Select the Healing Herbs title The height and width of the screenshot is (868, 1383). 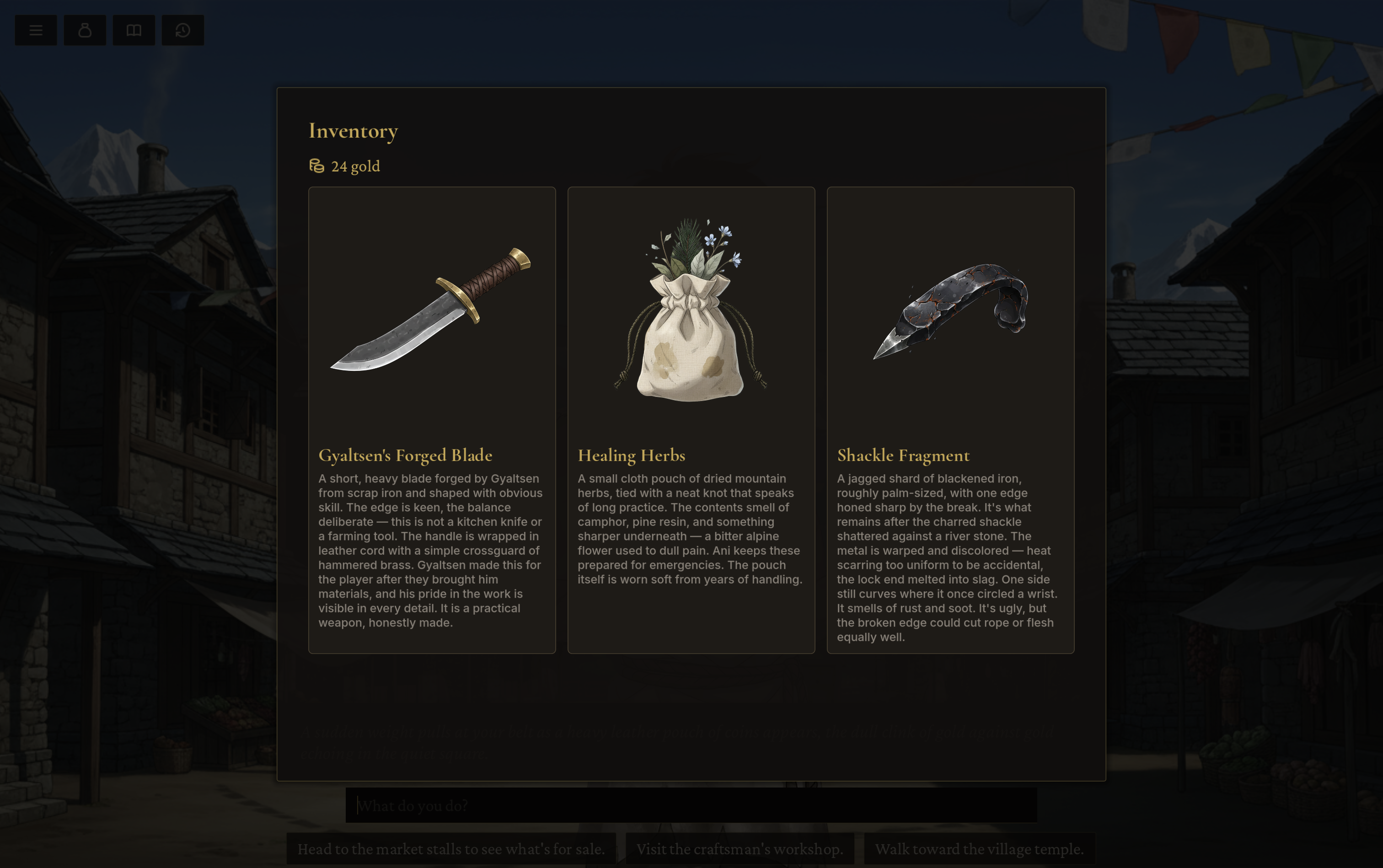[x=631, y=455]
